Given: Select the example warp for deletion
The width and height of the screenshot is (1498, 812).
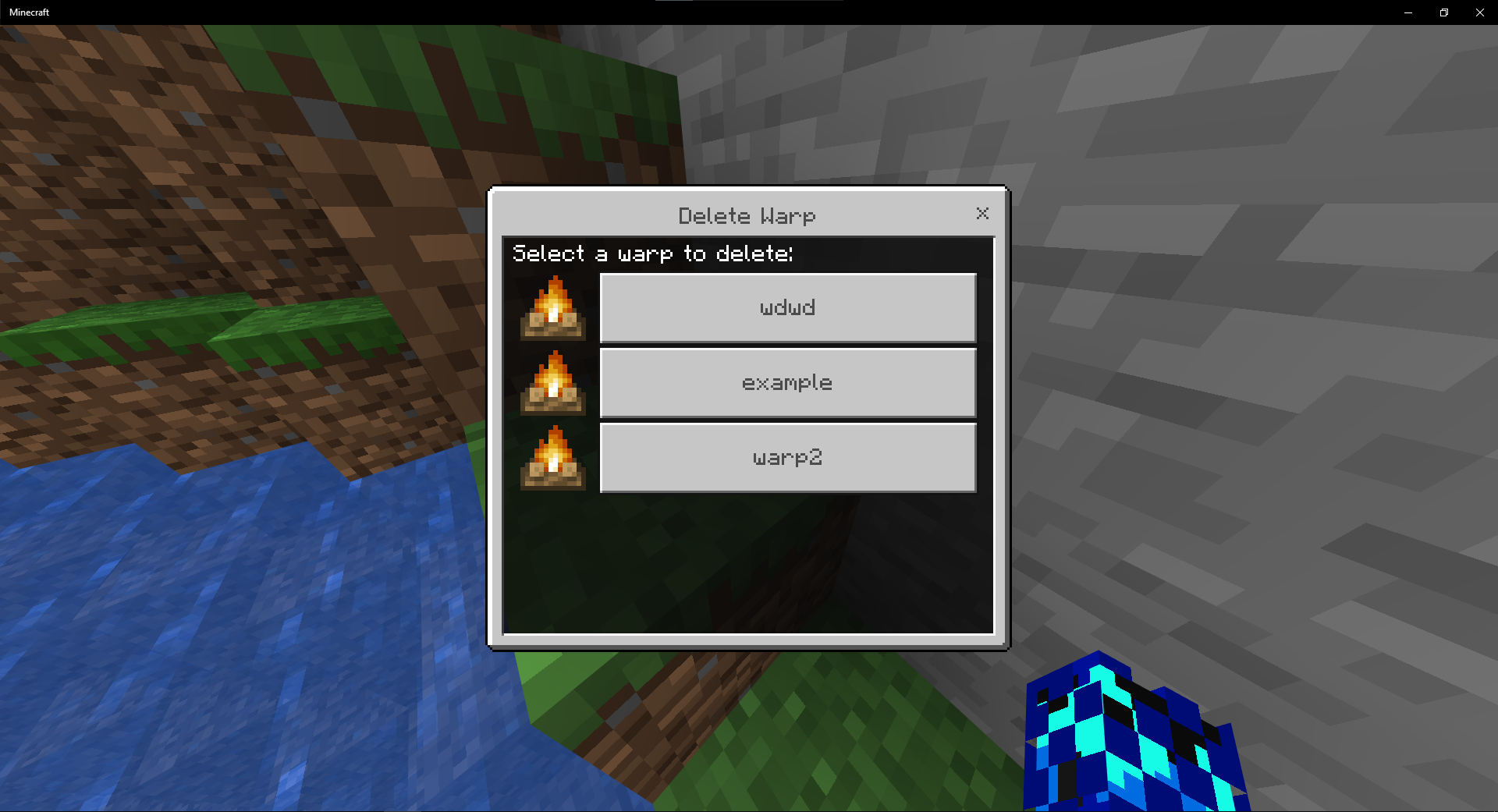Looking at the screenshot, I should tap(787, 382).
